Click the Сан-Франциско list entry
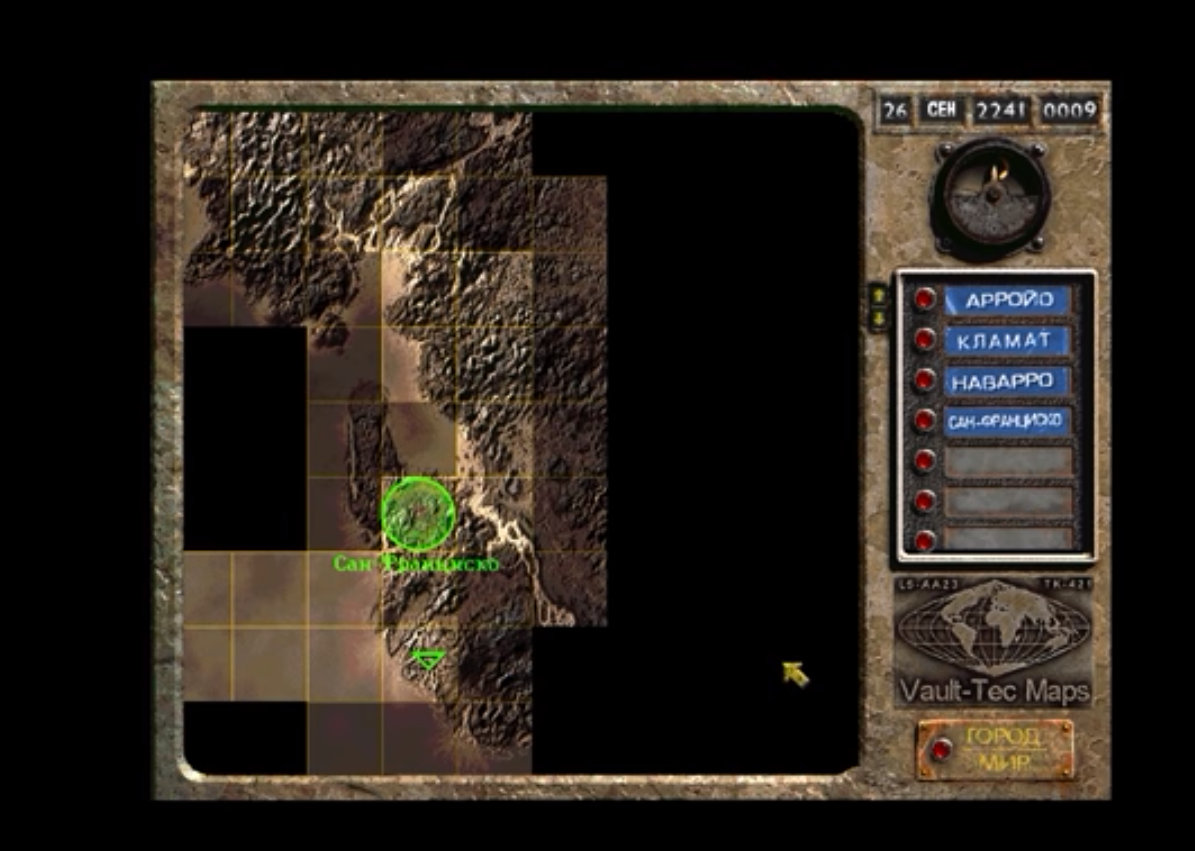The height and width of the screenshot is (851, 1195). pyautogui.click(x=926, y=420)
